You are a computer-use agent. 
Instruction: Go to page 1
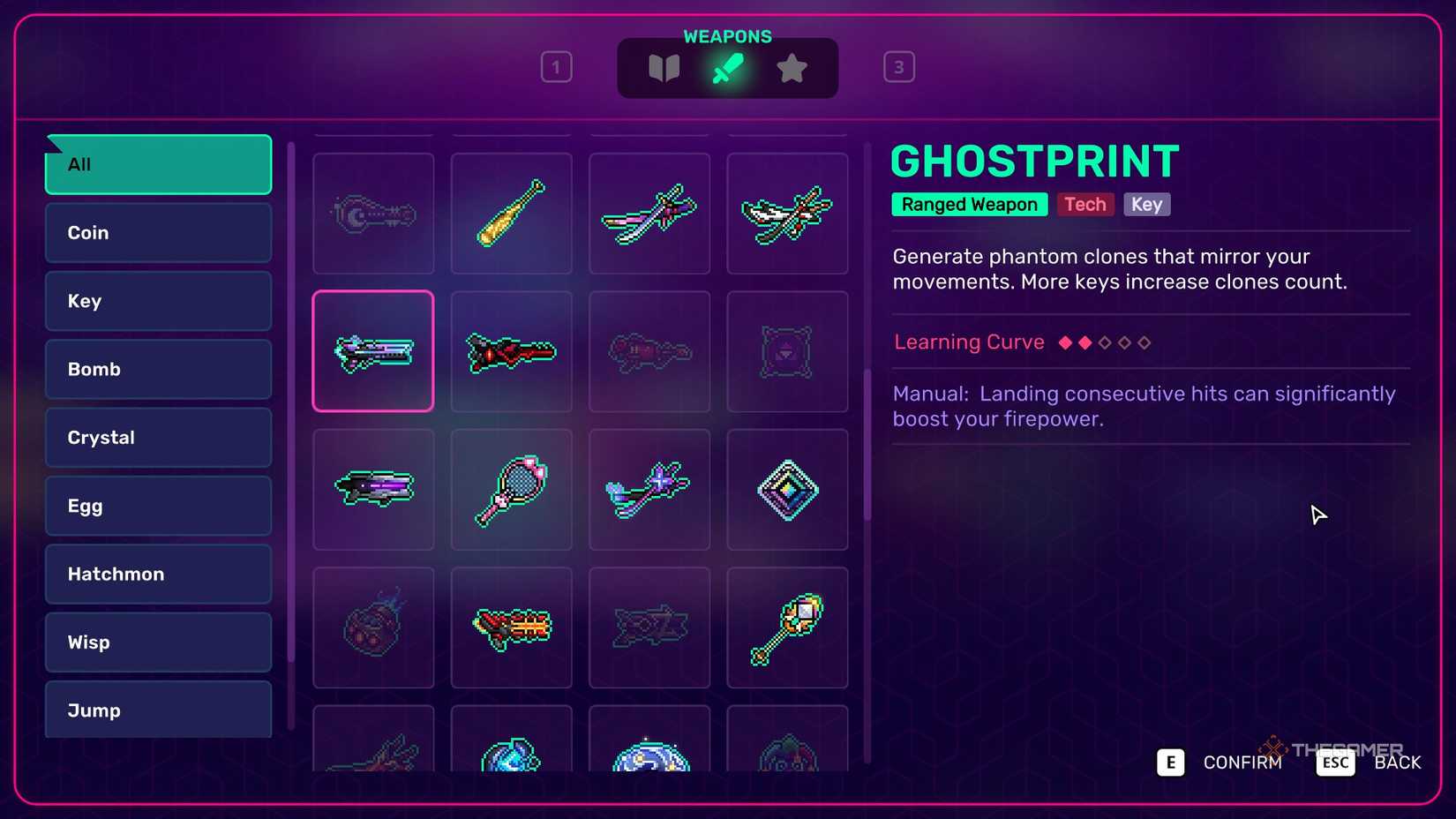pyautogui.click(x=556, y=66)
